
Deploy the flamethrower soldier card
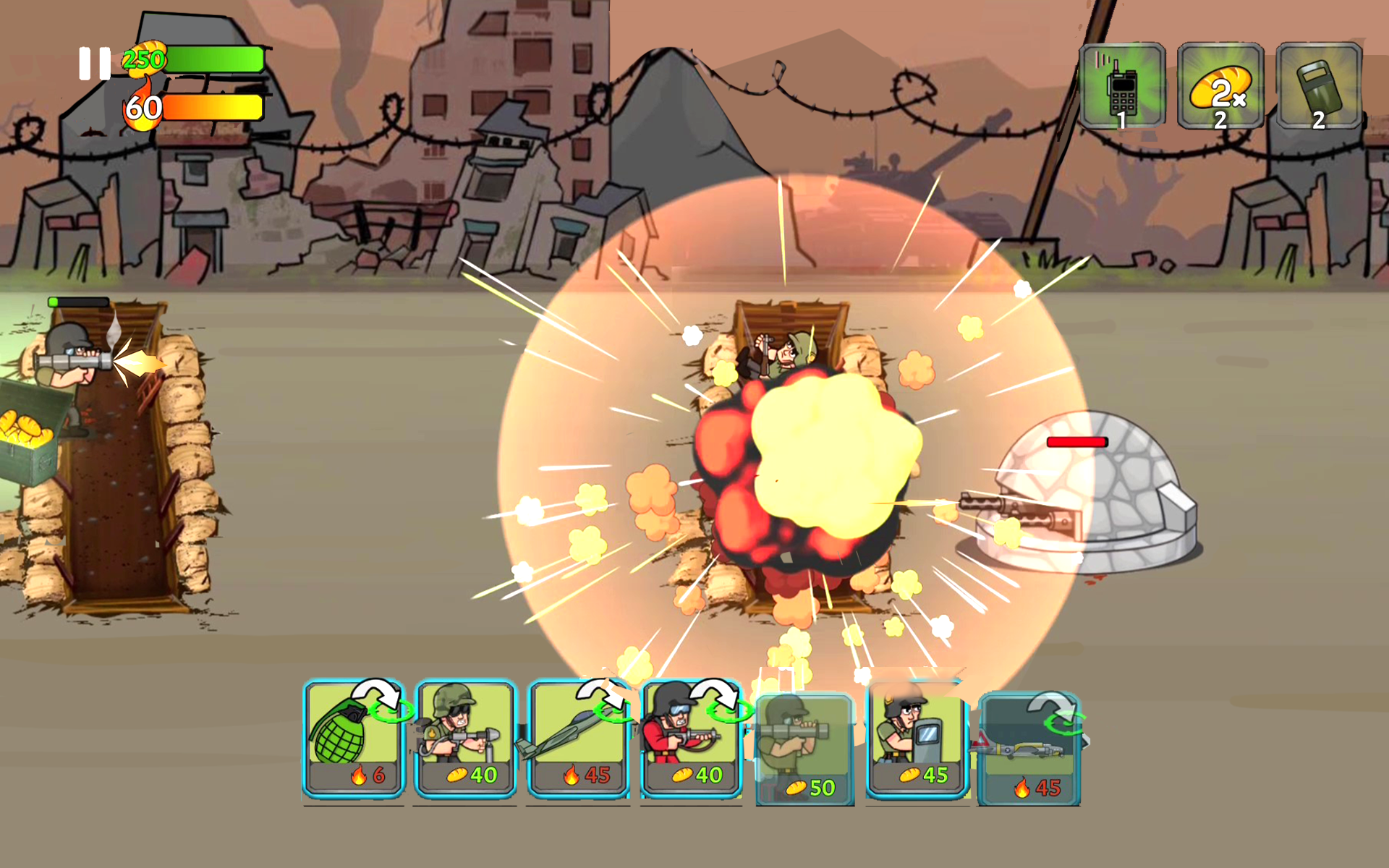465,738
